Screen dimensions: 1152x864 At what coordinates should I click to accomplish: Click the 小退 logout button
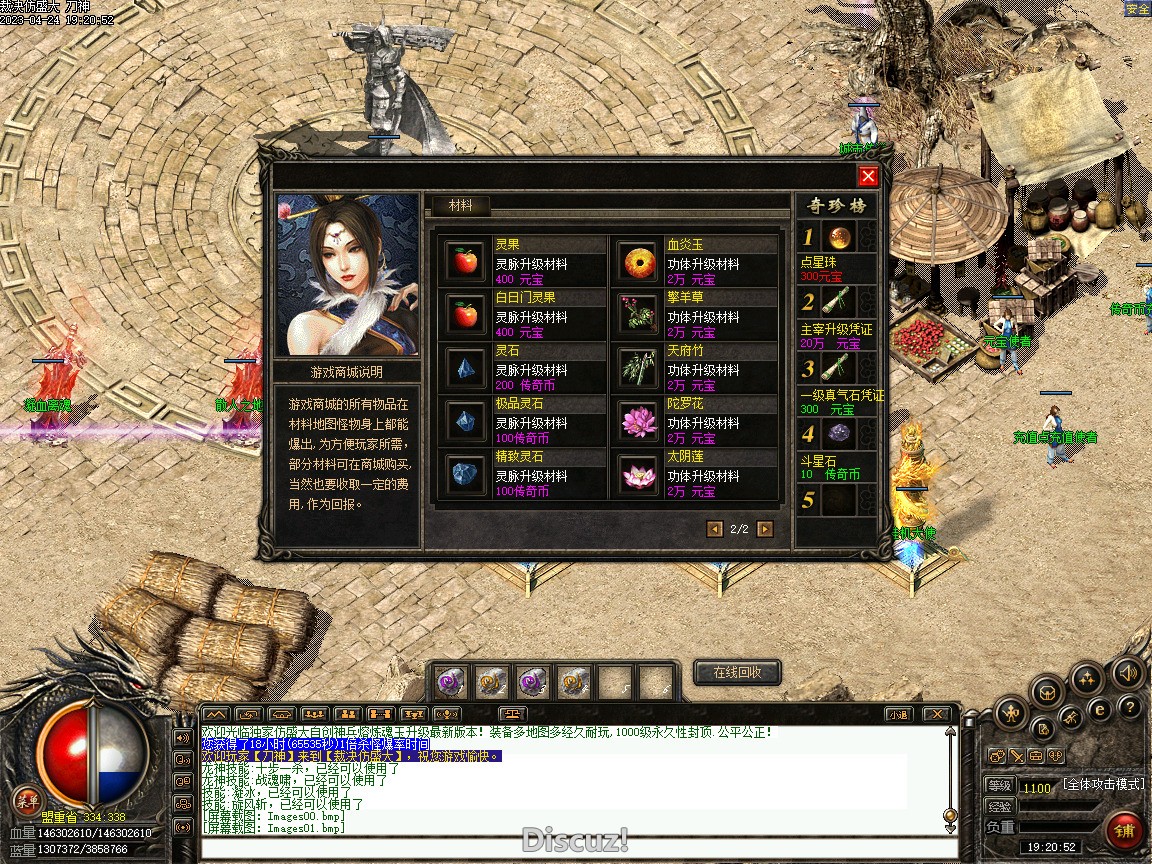point(897,714)
